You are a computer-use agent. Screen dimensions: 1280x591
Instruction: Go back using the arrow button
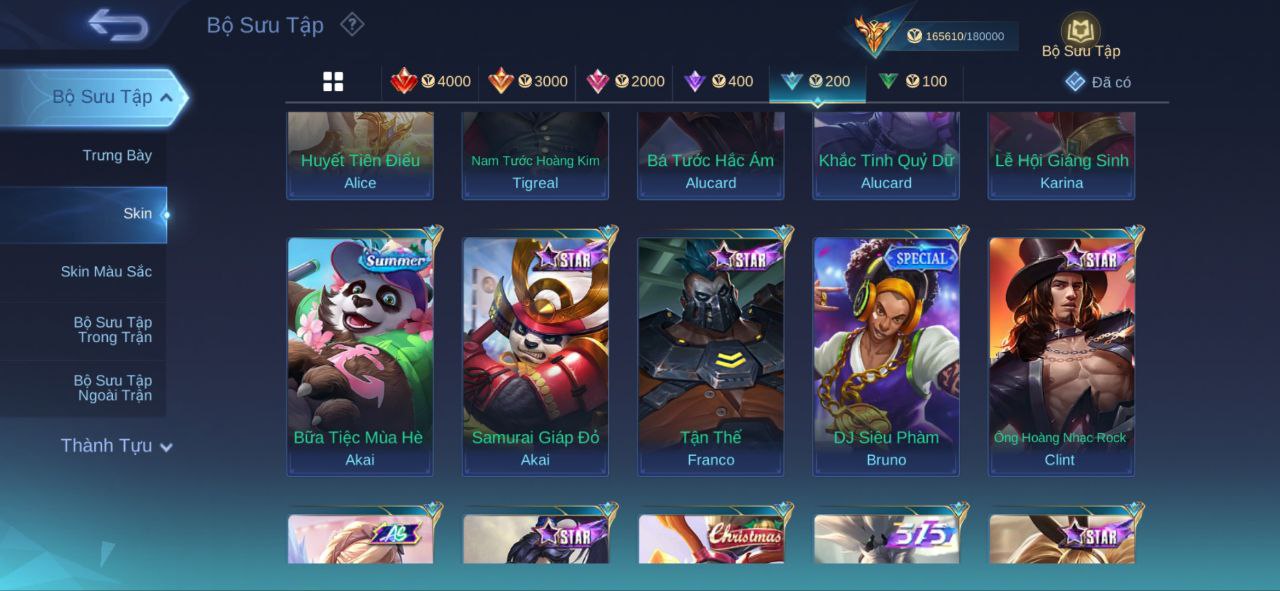pyautogui.click(x=118, y=25)
